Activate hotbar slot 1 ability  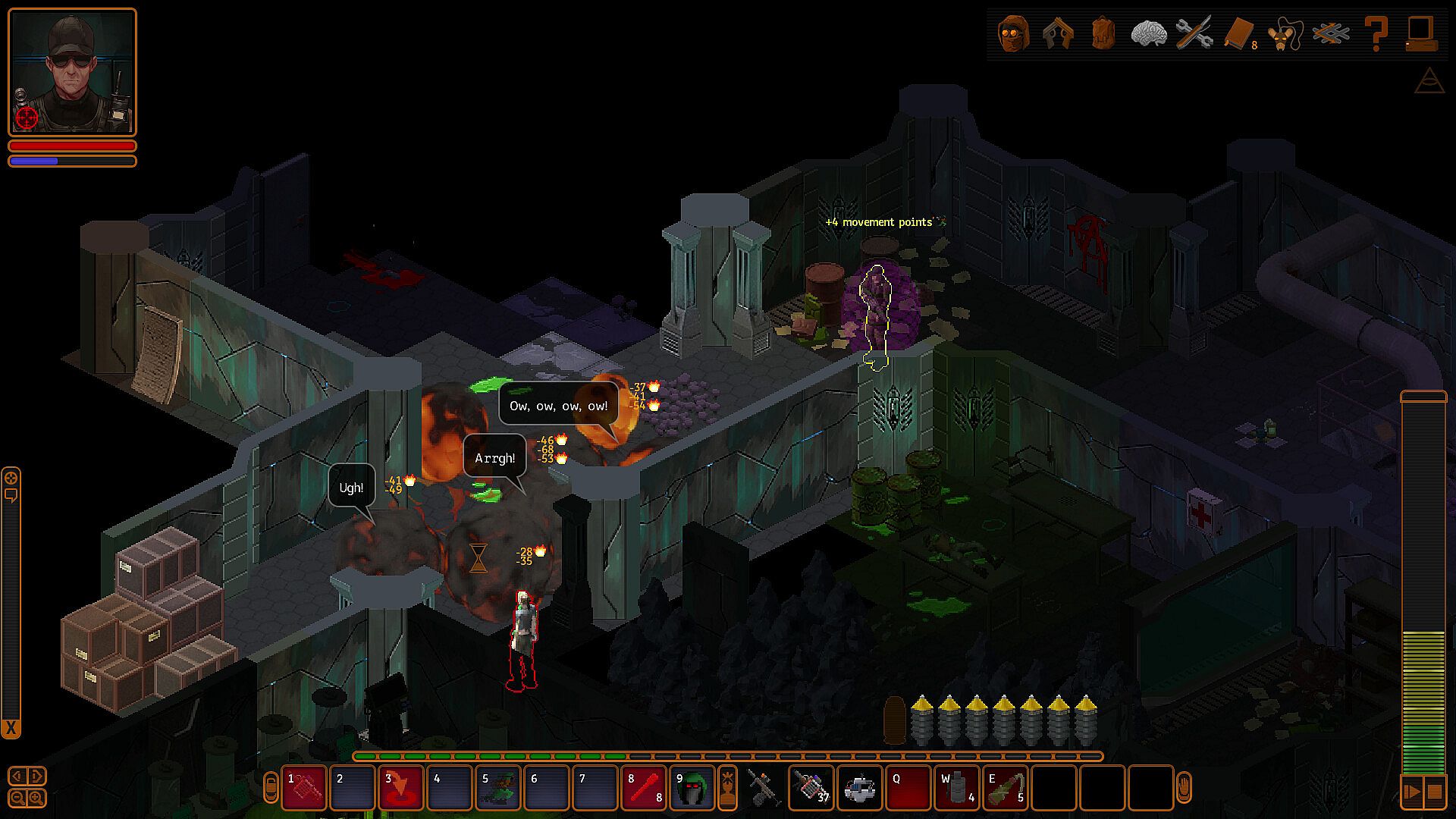(x=304, y=788)
